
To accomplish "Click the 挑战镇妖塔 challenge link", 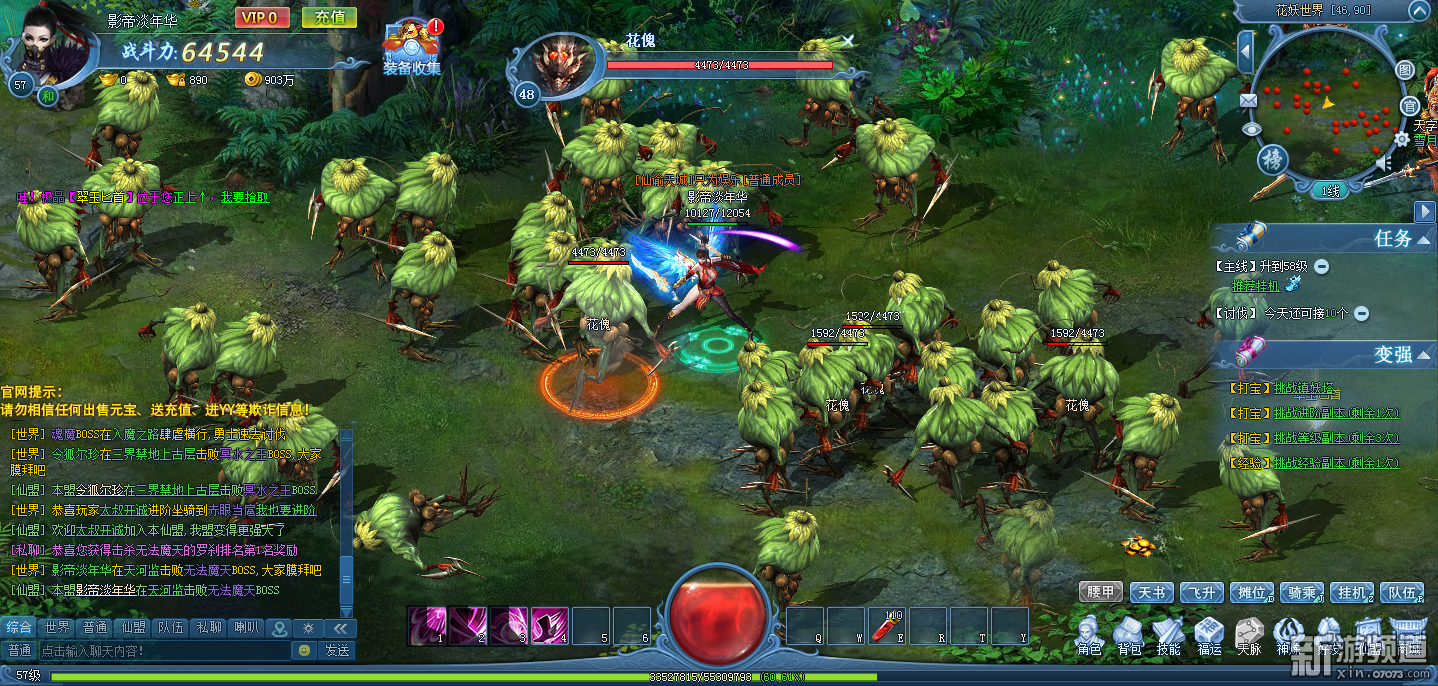I will 1304,388.
